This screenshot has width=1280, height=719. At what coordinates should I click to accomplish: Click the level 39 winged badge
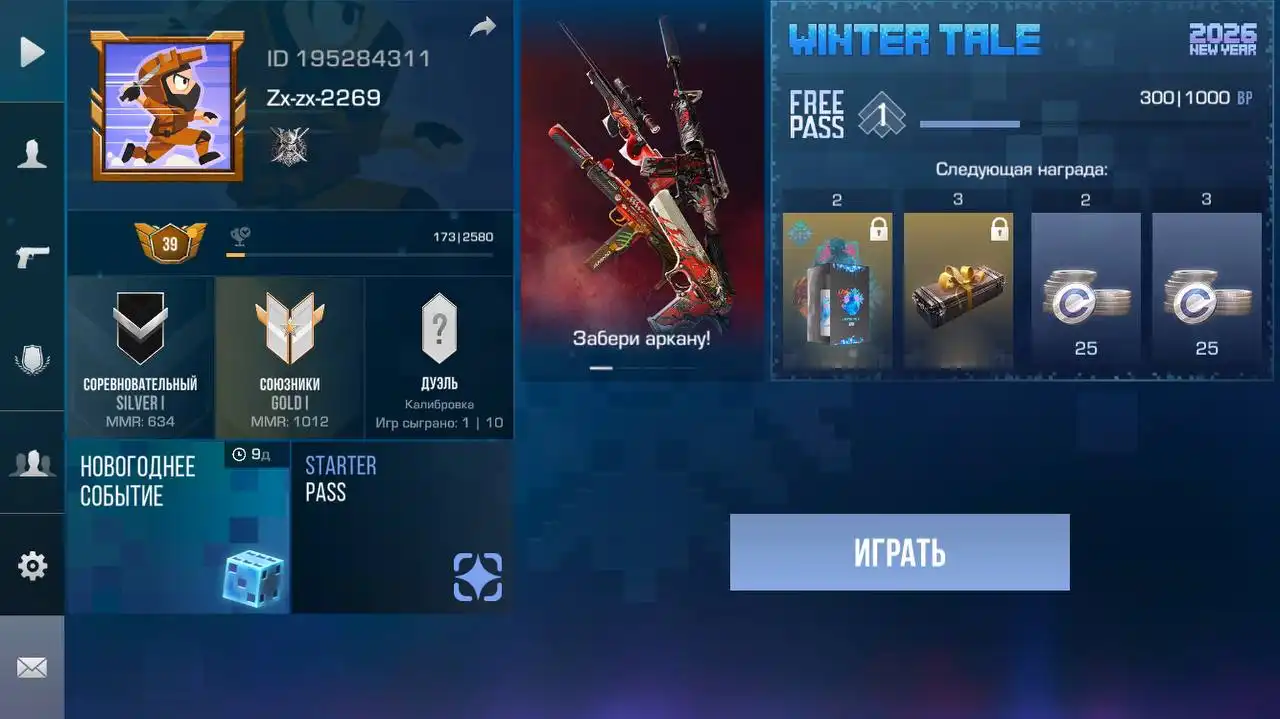point(170,243)
